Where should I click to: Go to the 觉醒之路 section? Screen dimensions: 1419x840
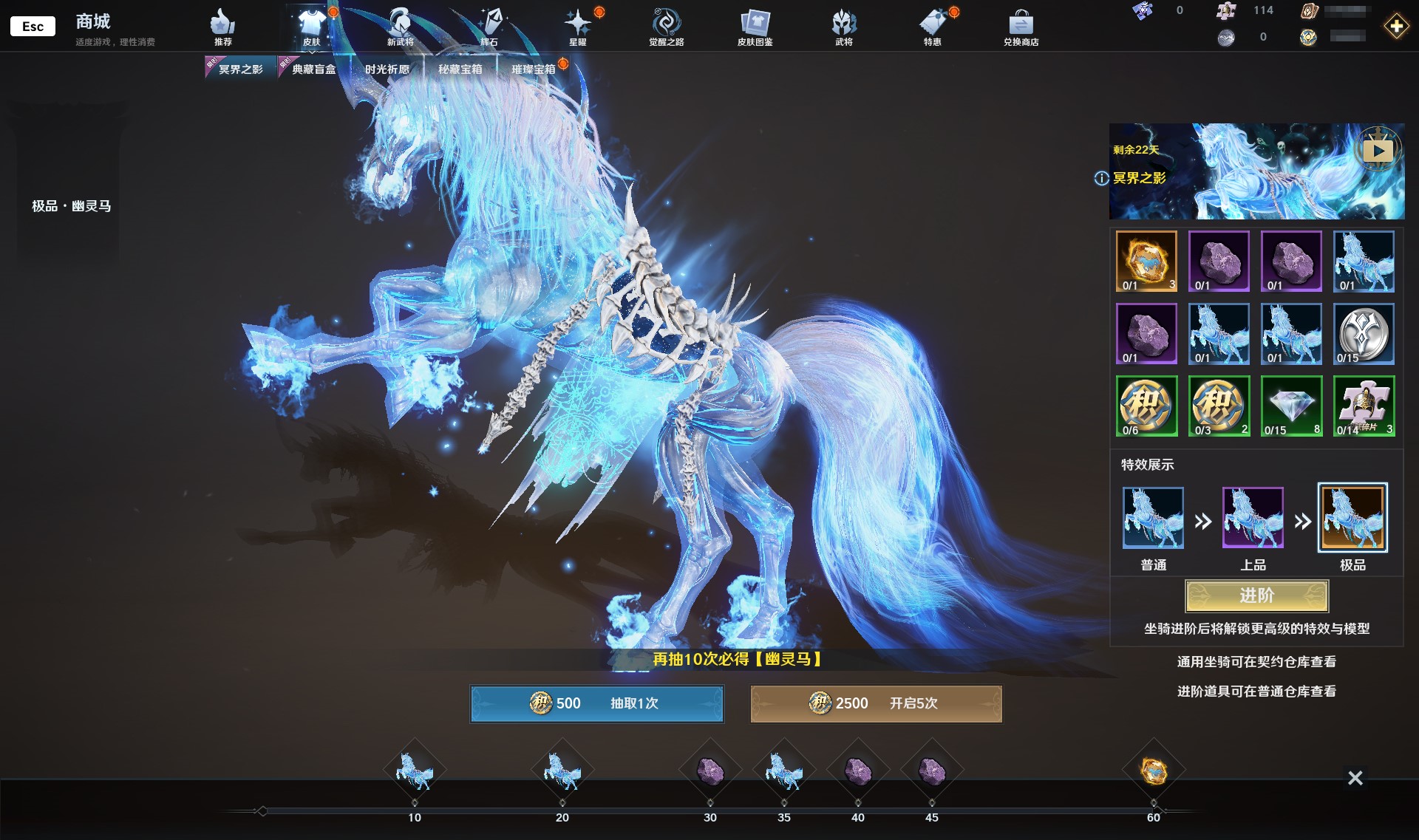point(666,28)
